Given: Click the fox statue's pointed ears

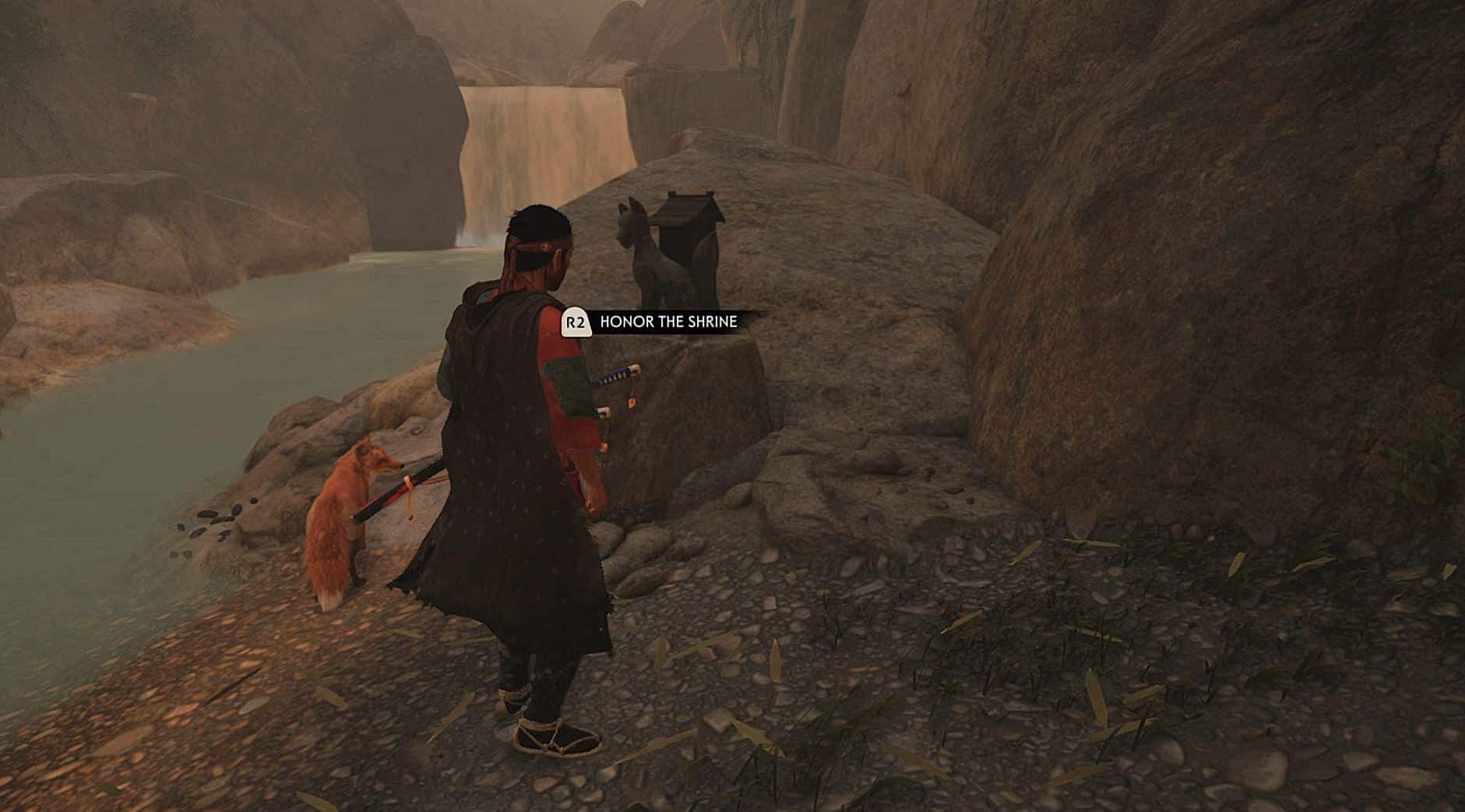Looking at the screenshot, I should [627, 206].
